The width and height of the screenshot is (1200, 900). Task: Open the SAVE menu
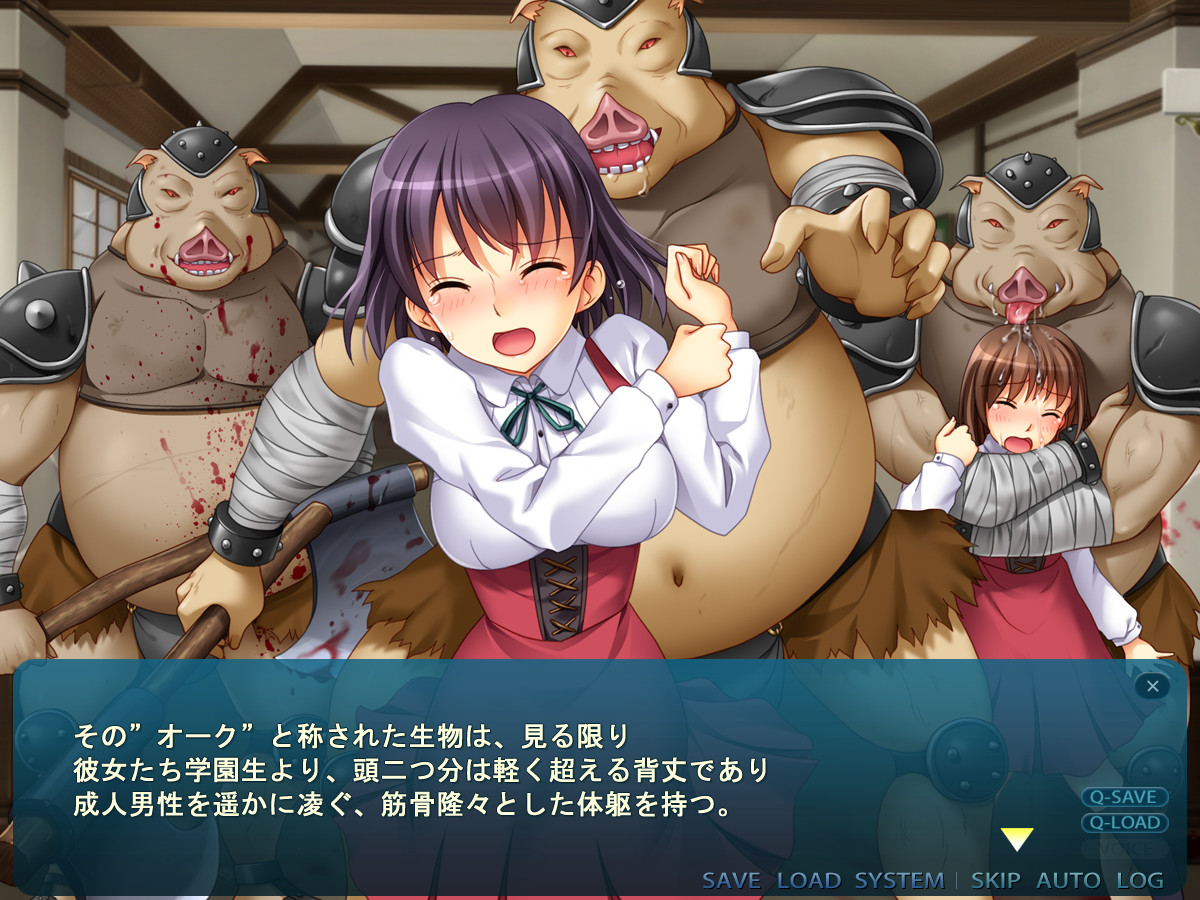[731, 881]
